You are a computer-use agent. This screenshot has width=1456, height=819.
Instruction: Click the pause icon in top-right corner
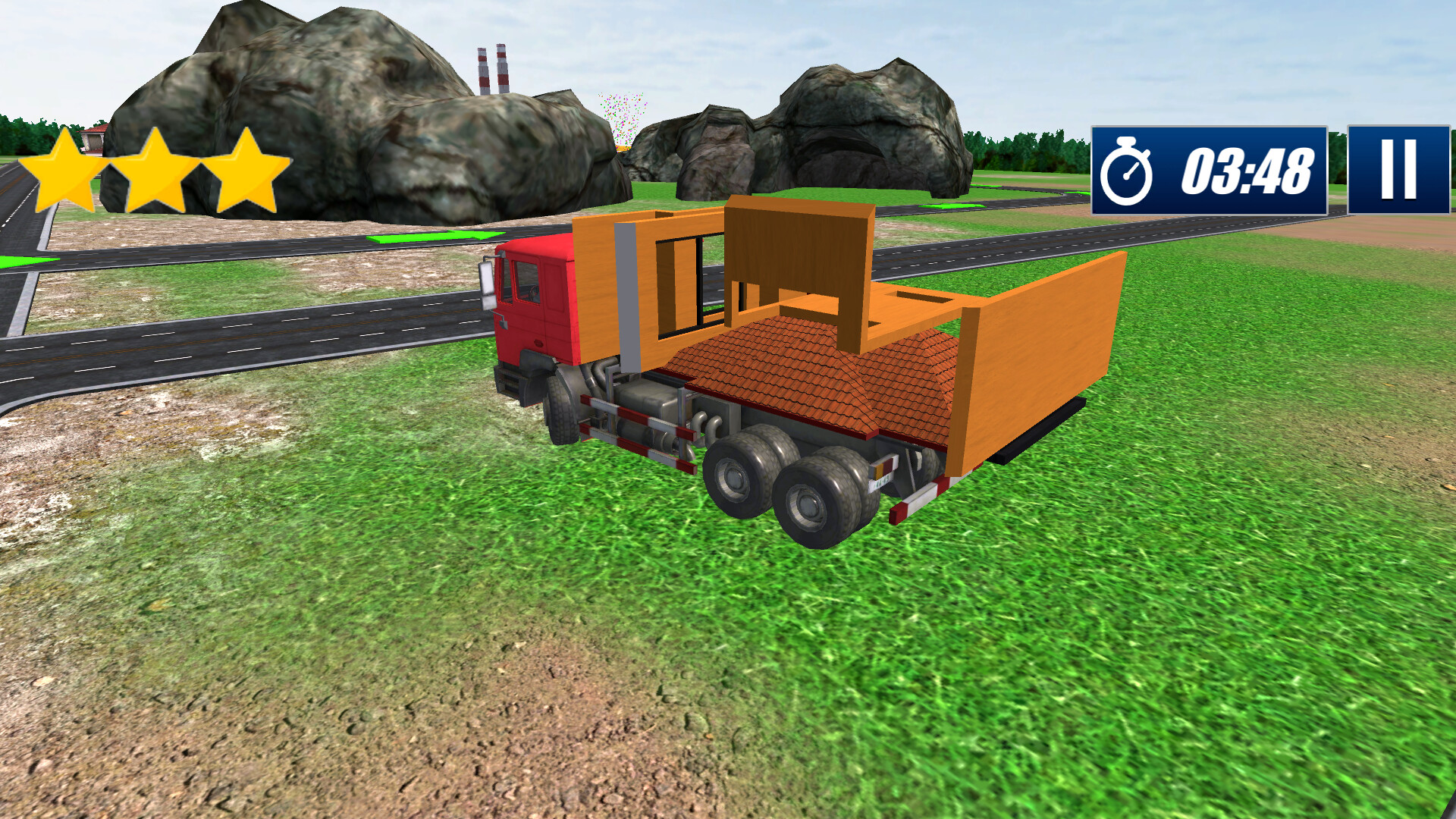[1401, 170]
